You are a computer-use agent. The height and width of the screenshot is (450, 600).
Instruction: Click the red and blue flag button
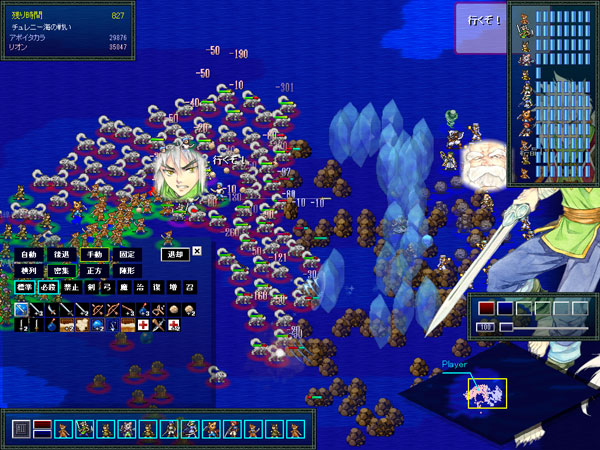click(42, 429)
